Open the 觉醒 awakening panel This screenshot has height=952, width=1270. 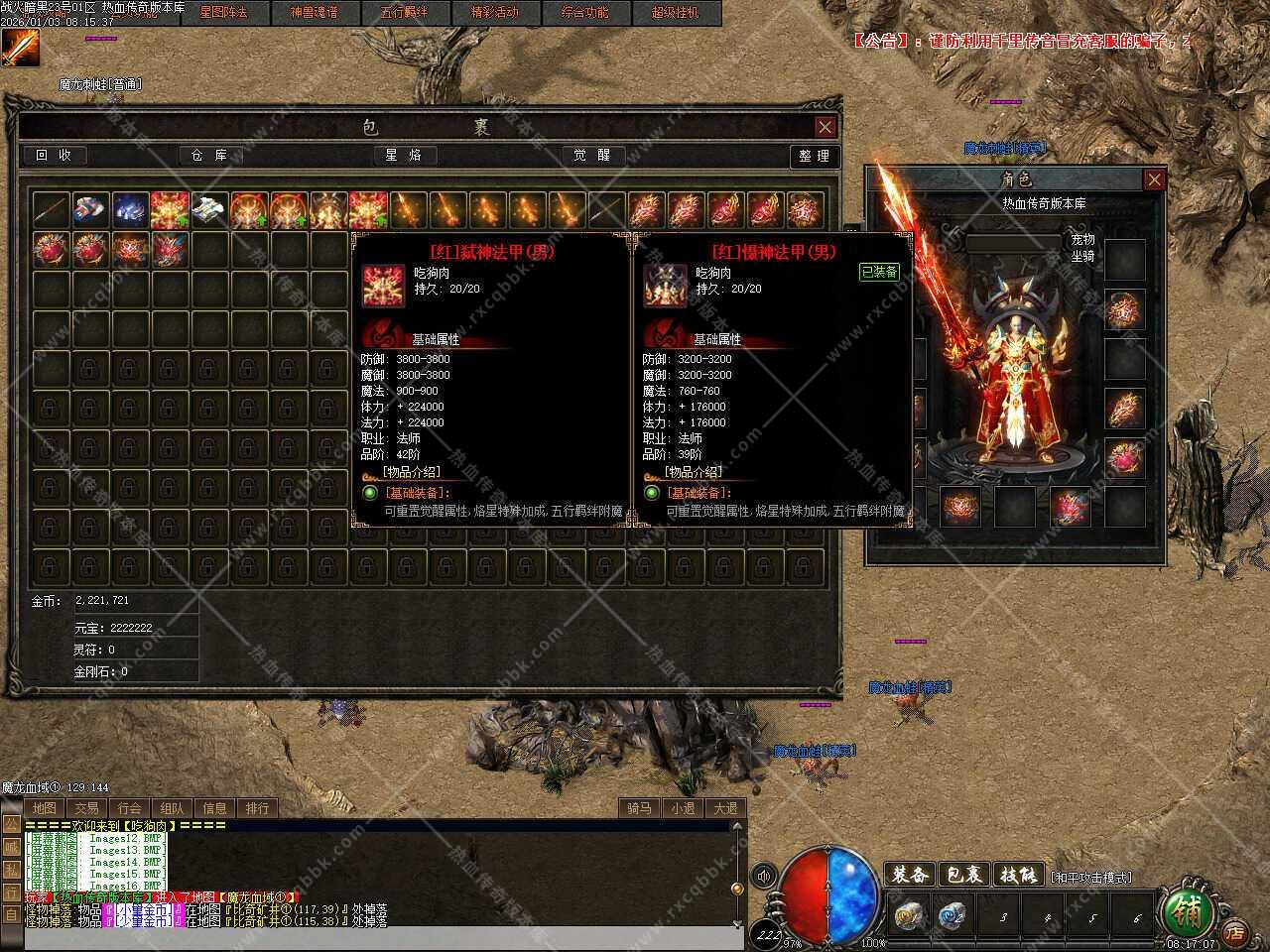pos(592,156)
